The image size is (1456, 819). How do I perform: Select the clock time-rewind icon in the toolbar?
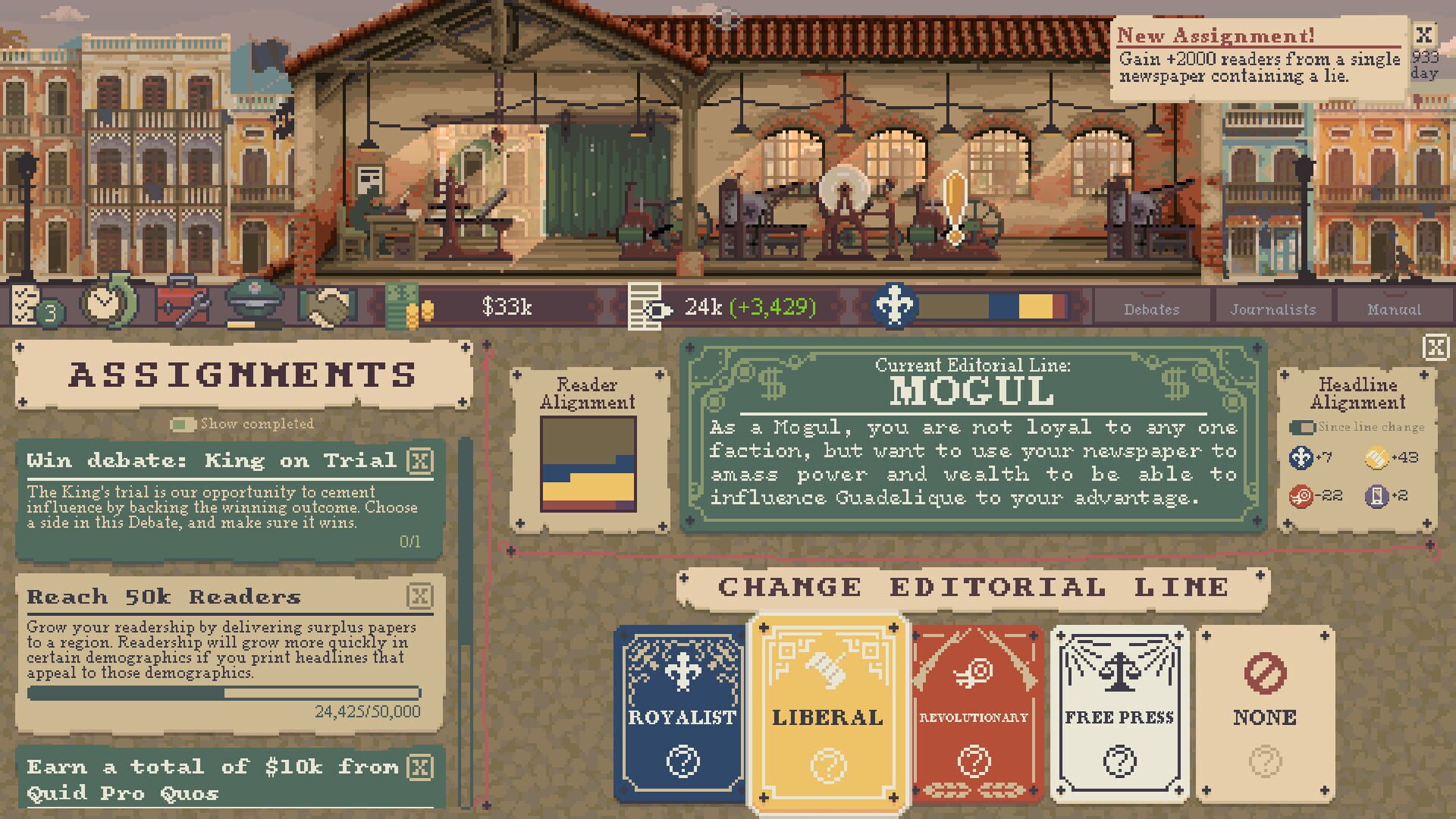click(x=106, y=303)
